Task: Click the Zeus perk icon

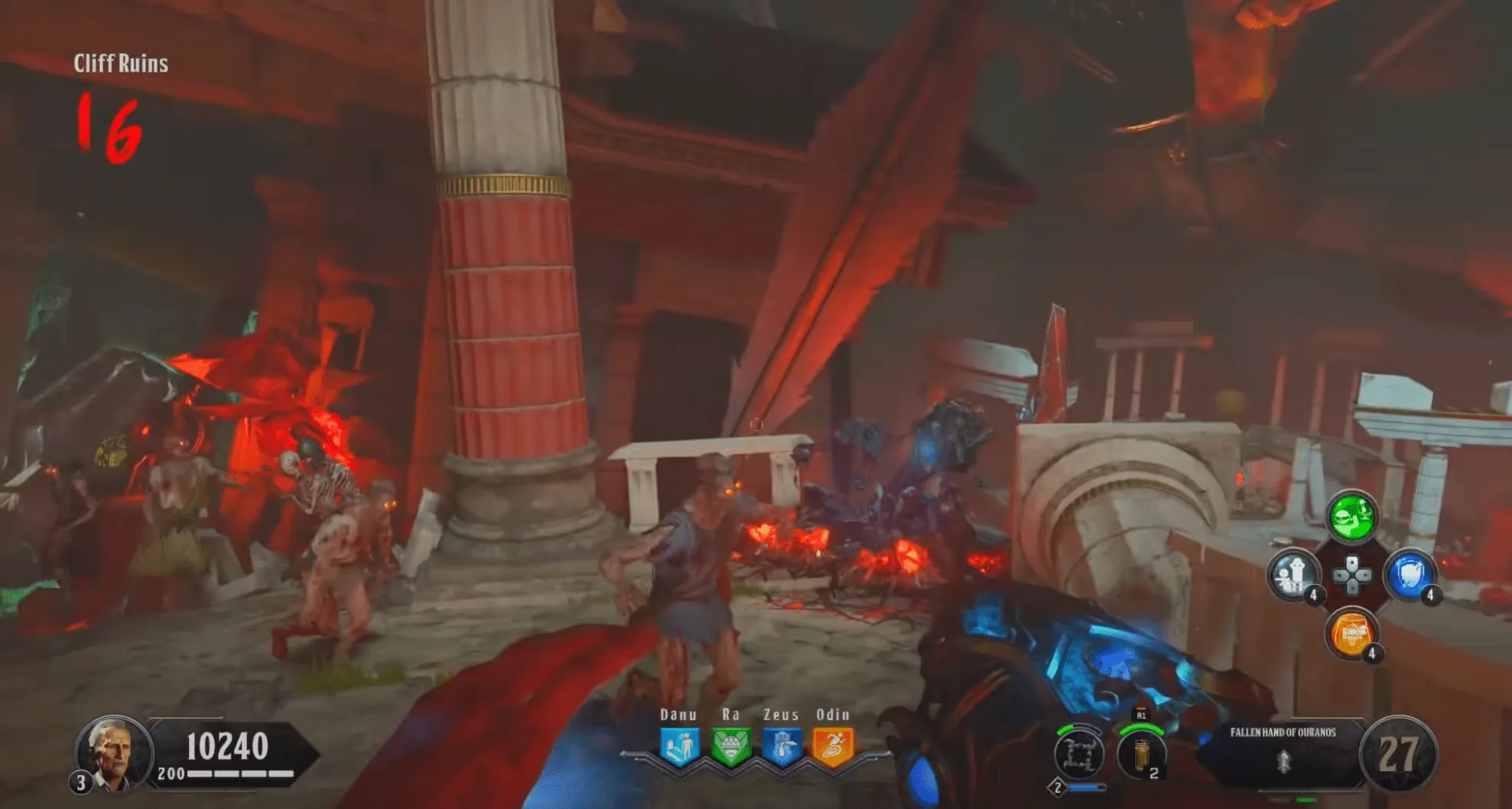Action: 782,747
